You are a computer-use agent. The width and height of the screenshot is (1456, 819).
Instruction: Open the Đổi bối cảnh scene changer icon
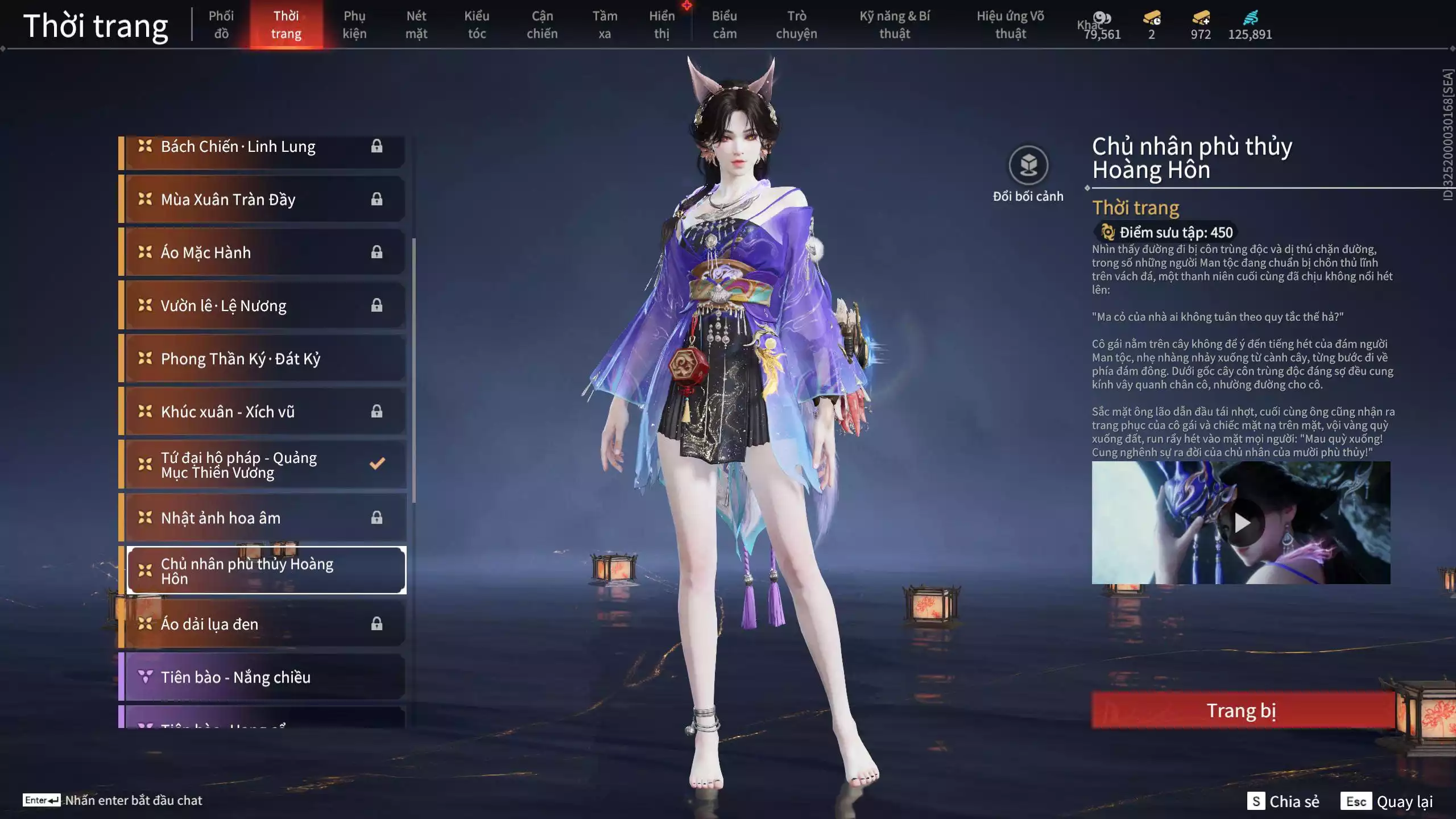point(1027,166)
